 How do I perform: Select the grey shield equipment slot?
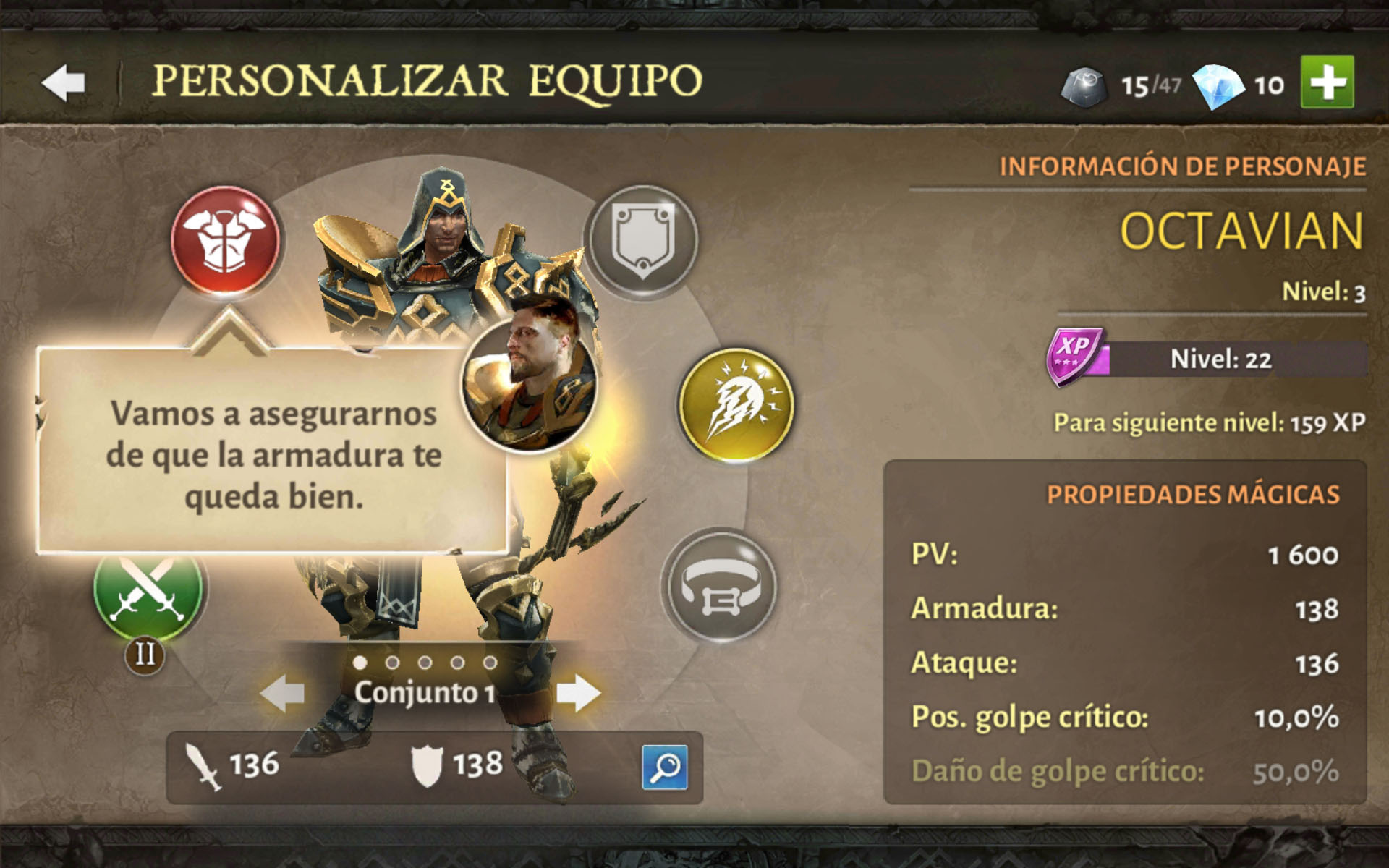(642, 240)
